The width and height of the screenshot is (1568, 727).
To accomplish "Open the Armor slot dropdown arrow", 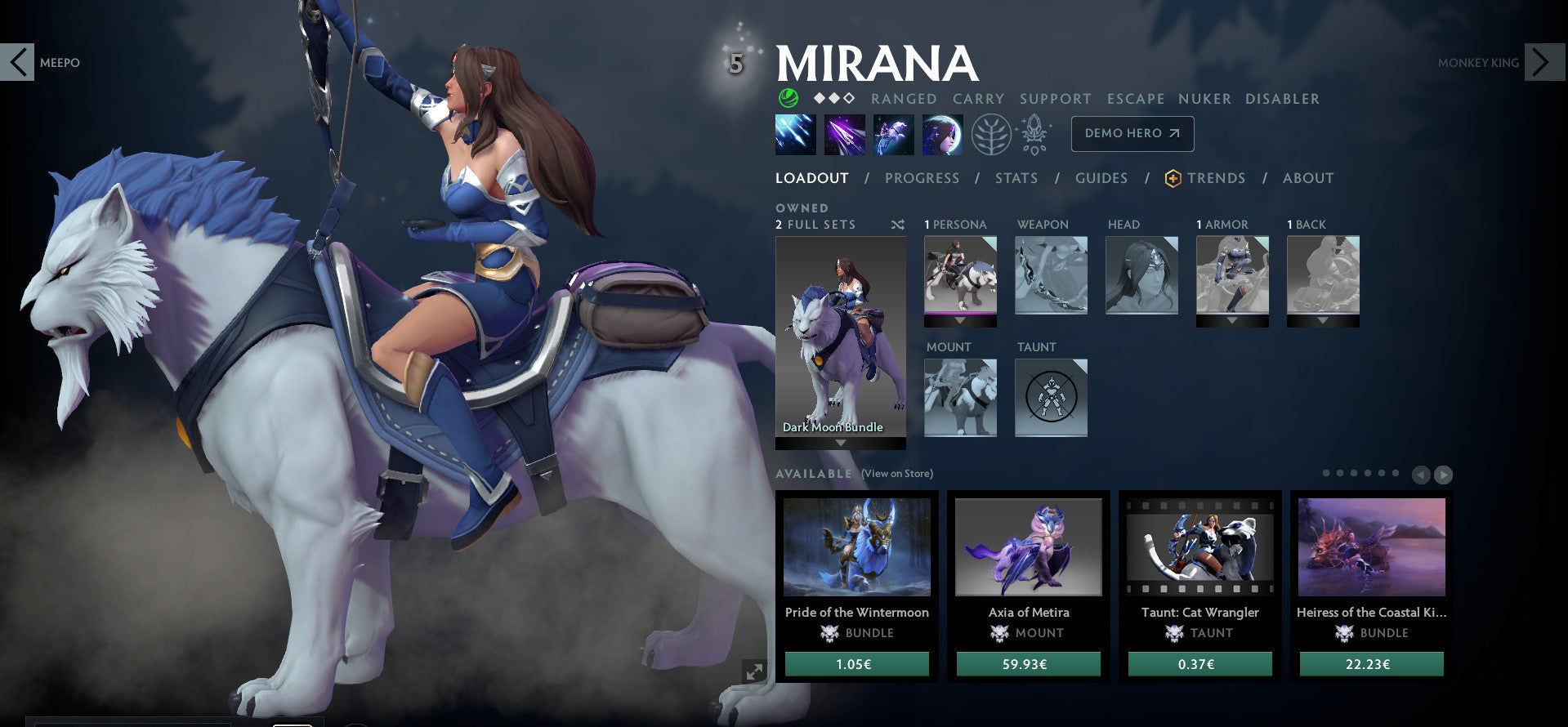I will pyautogui.click(x=1233, y=320).
